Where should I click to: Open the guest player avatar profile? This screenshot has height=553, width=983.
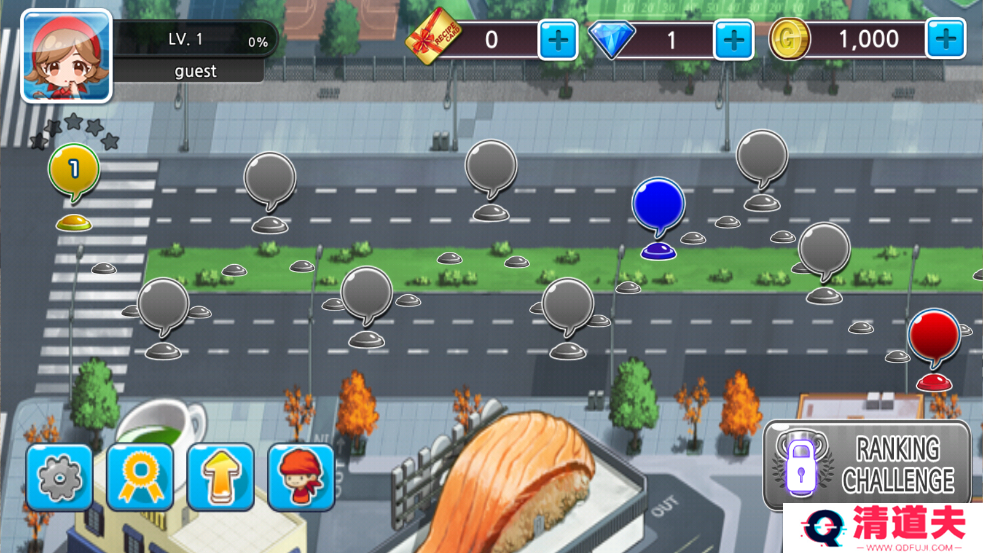click(x=66, y=56)
